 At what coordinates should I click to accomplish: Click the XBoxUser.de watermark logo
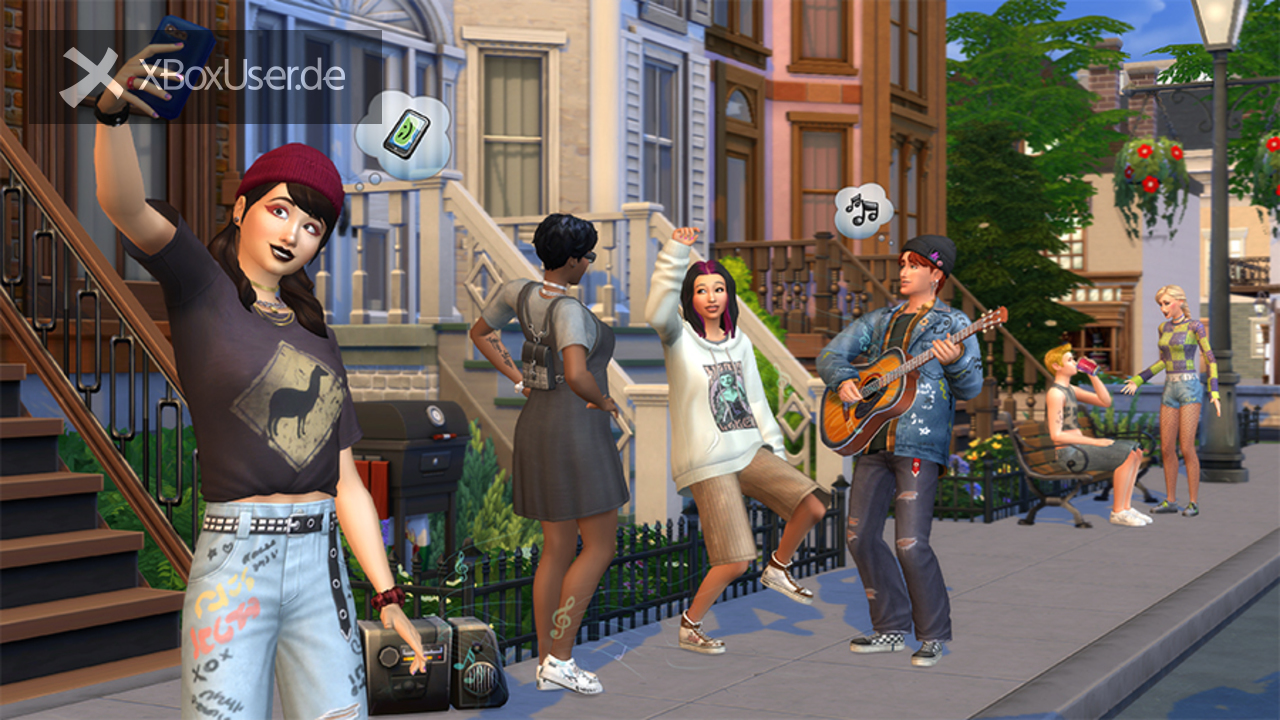coord(204,77)
